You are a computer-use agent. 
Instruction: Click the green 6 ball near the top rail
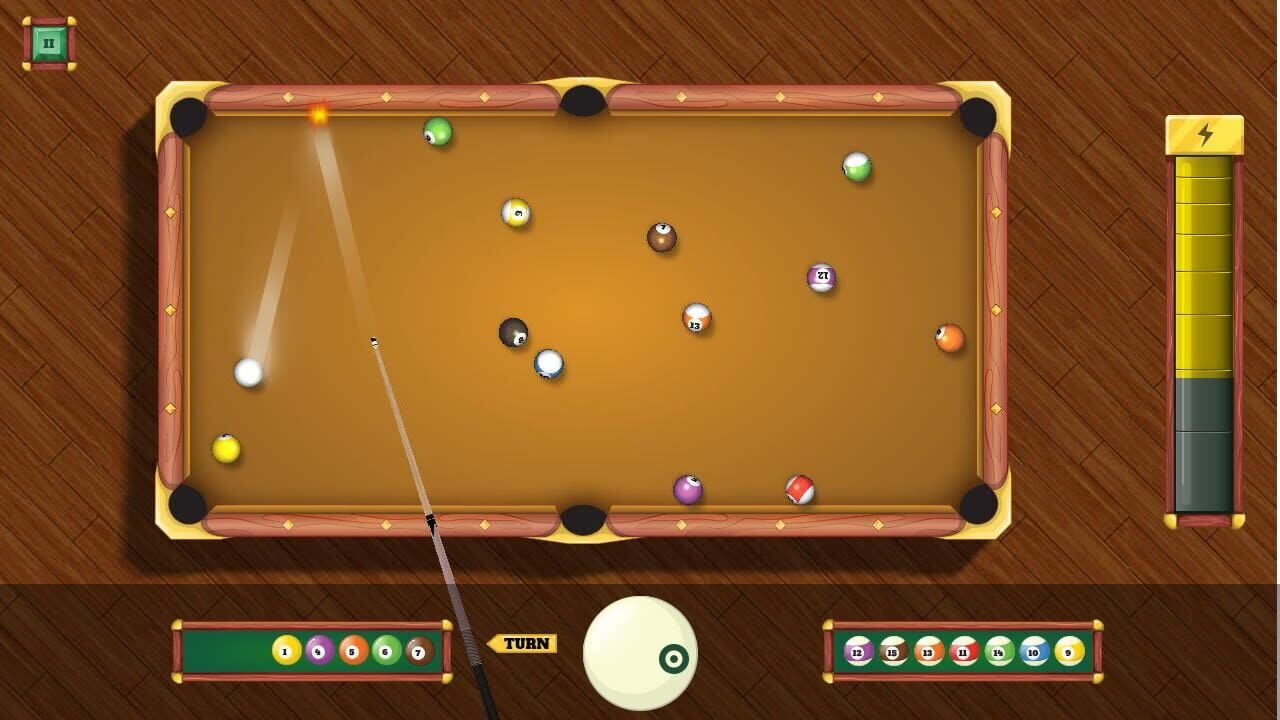tap(434, 131)
